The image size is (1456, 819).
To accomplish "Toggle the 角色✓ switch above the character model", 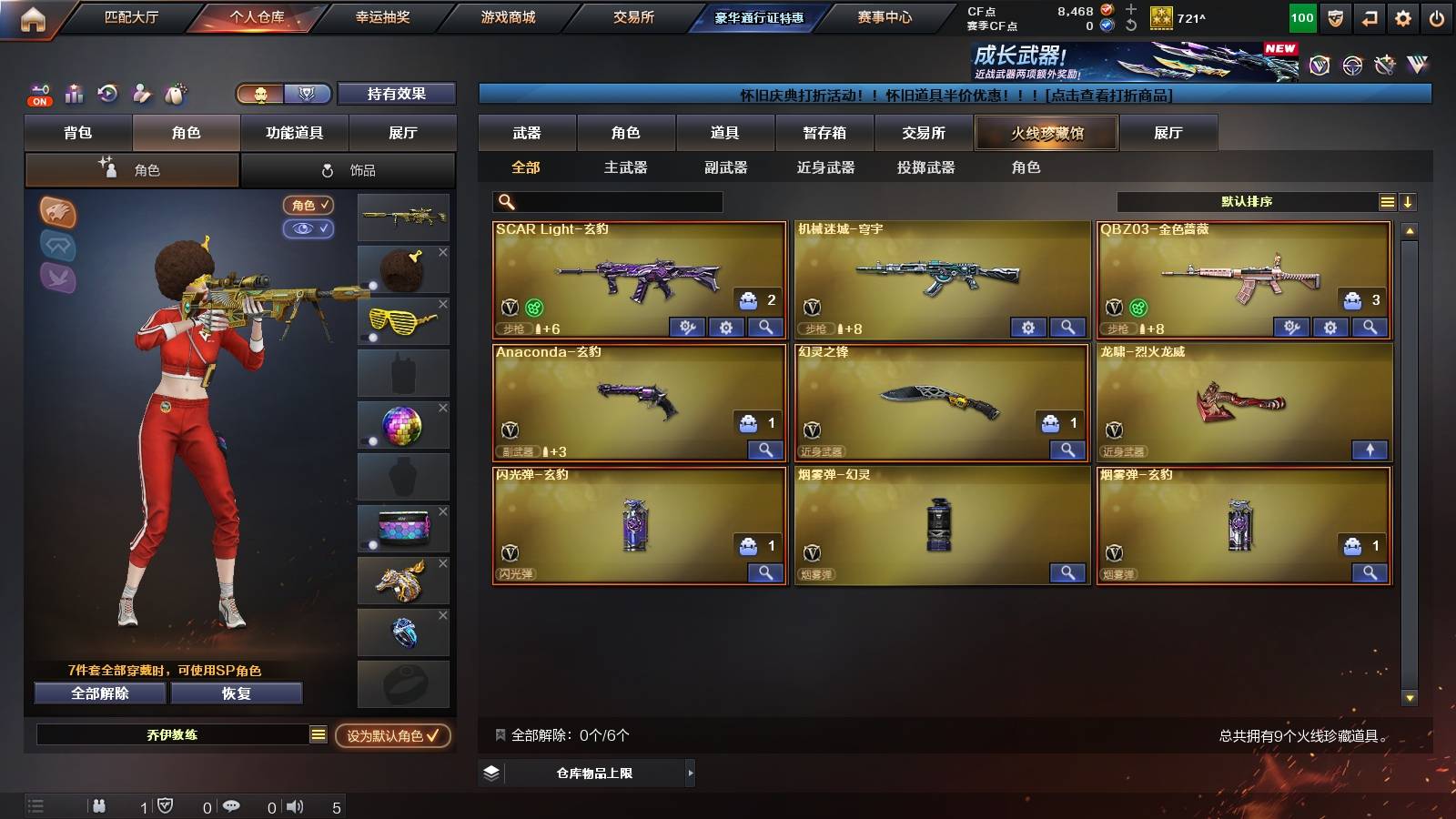I will pyautogui.click(x=308, y=206).
